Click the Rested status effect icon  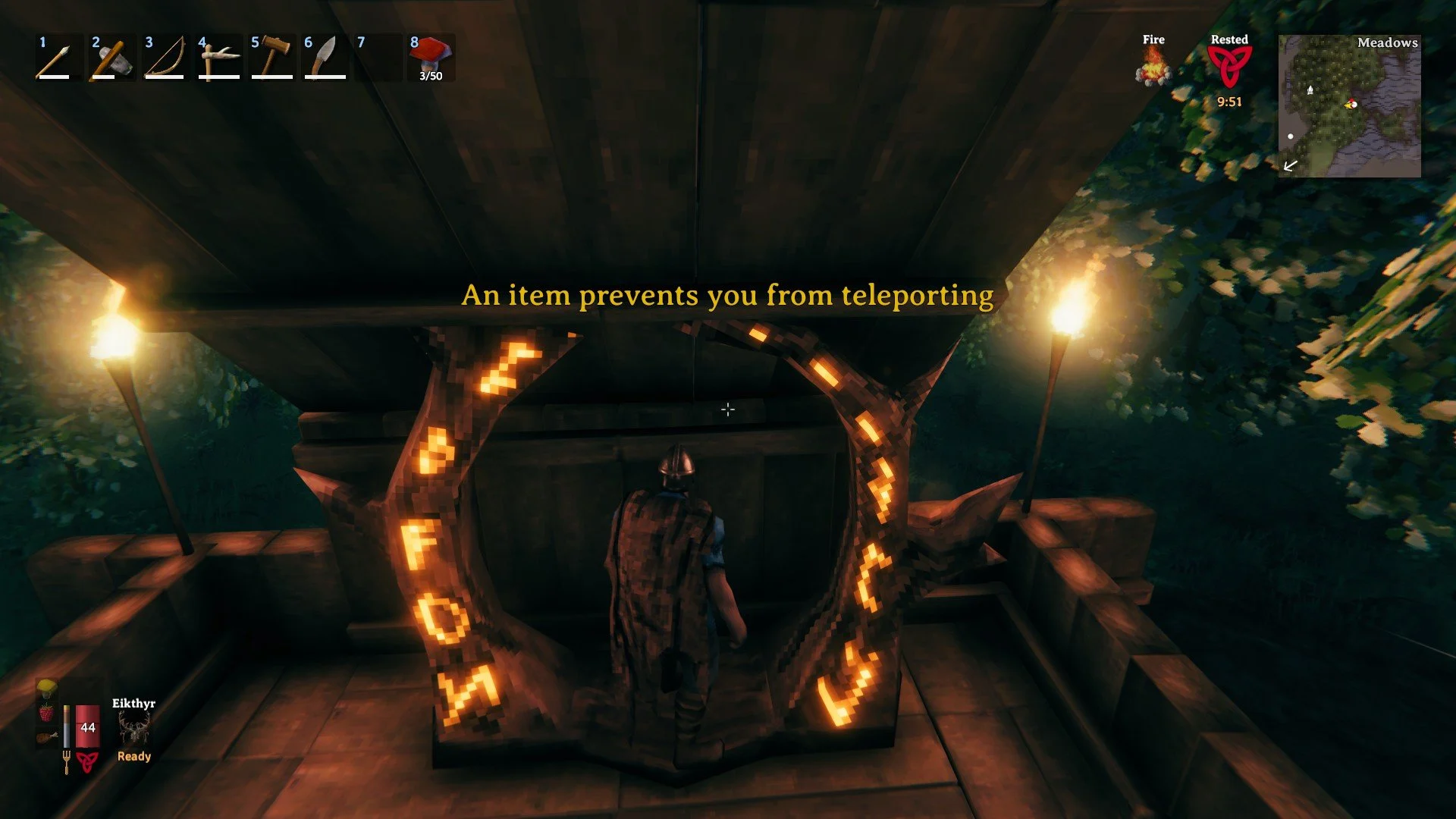1229,67
